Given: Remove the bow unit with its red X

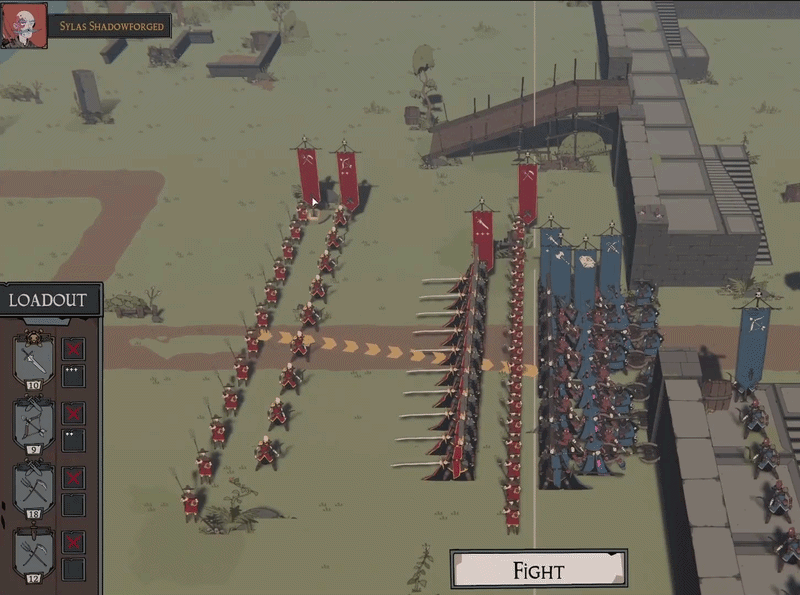Looking at the screenshot, I should pos(74,413).
